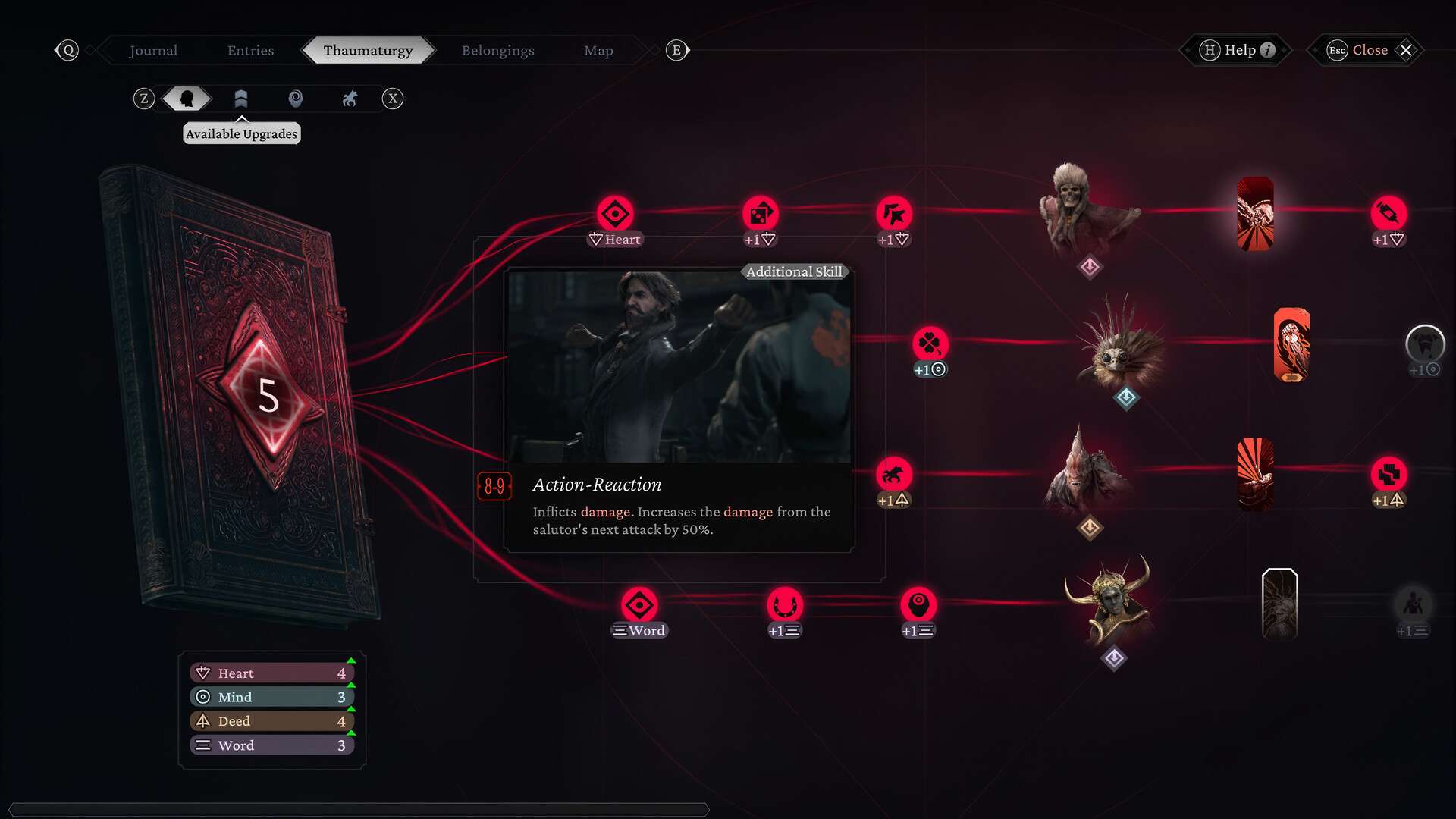Go to the Belongings tab
The image size is (1456, 819).
pos(497,50)
